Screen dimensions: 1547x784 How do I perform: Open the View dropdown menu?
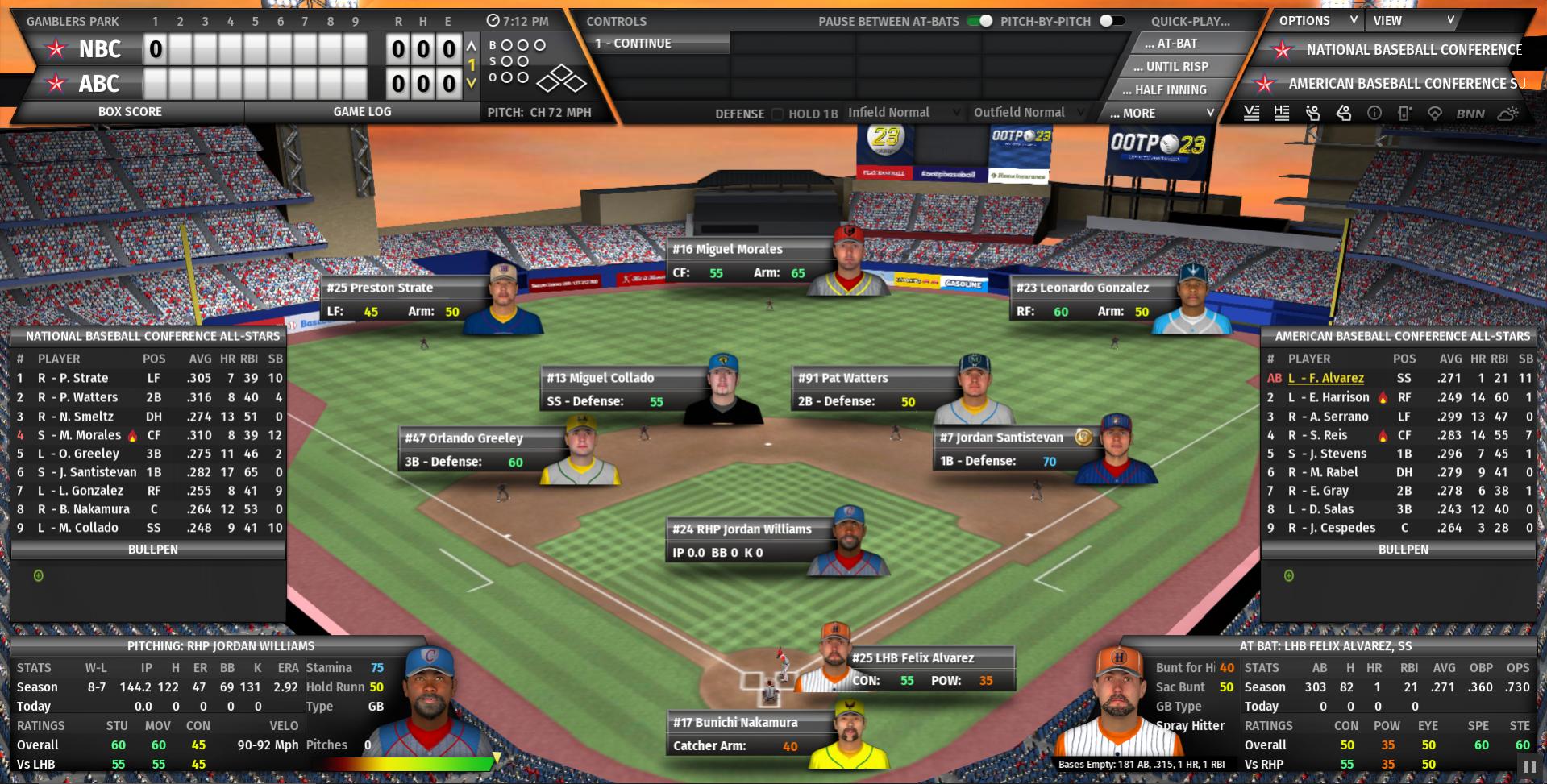tap(1413, 21)
